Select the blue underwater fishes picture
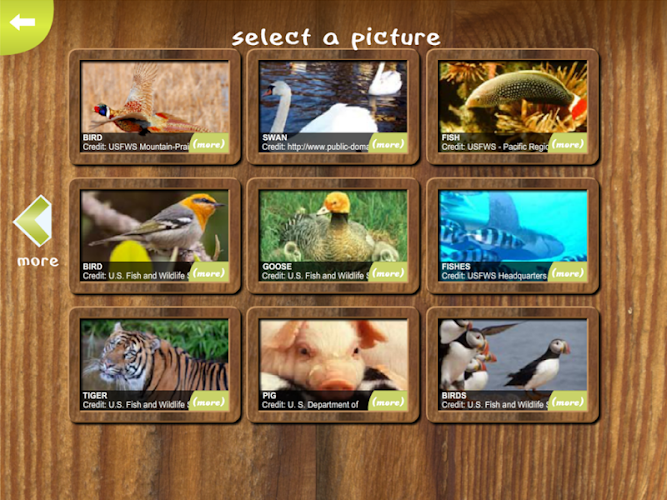Screen dimensions: 667x500 pos(512,225)
